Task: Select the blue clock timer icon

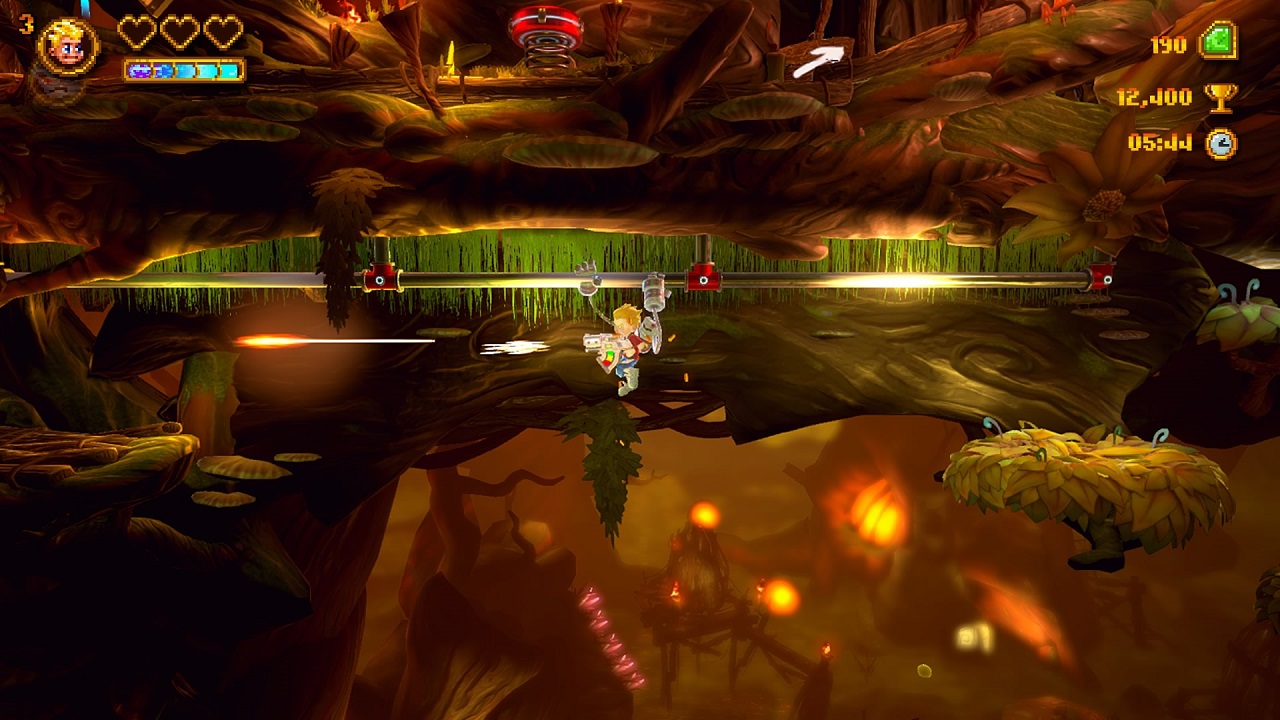Action: click(x=1220, y=143)
